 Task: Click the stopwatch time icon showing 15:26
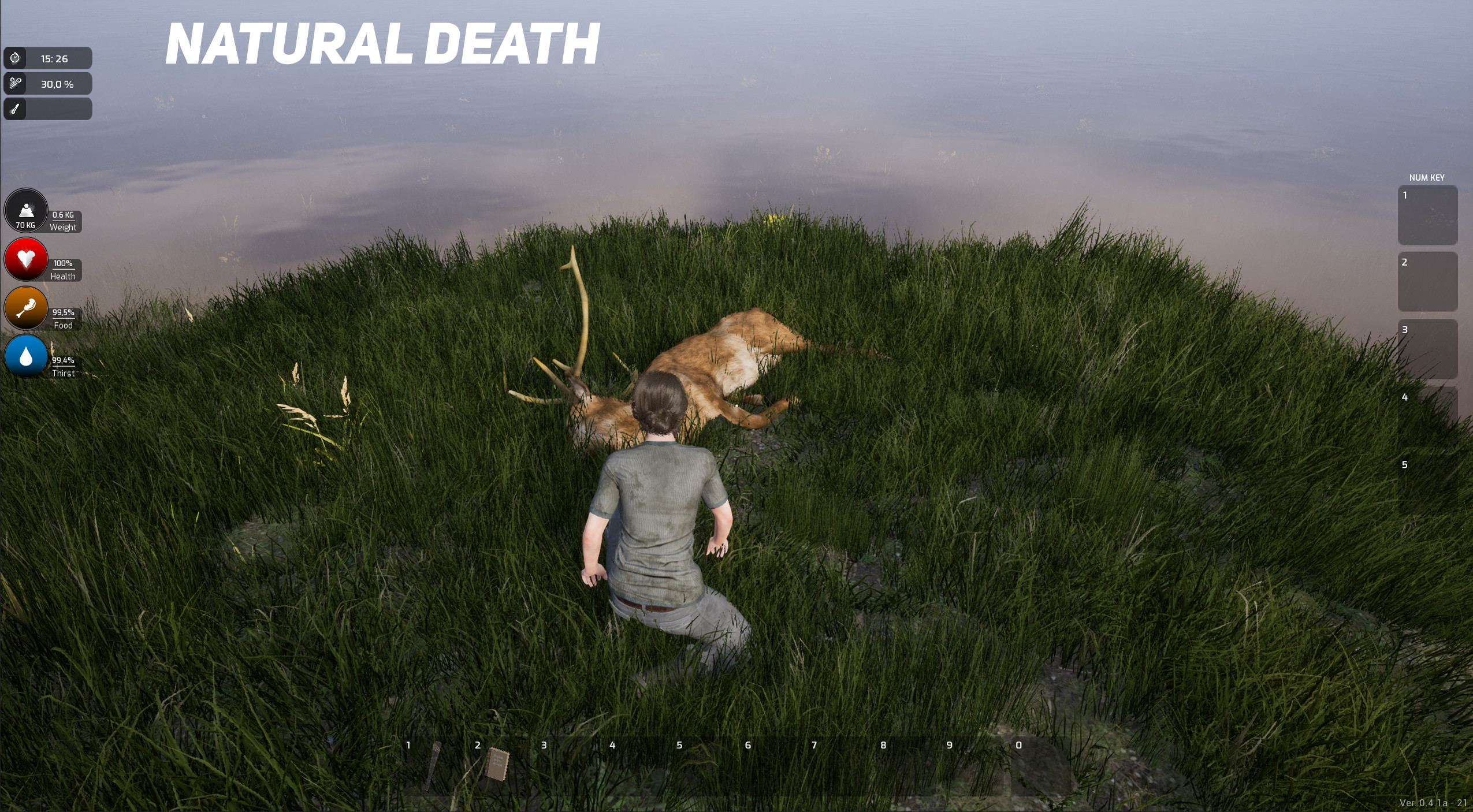click(15, 57)
